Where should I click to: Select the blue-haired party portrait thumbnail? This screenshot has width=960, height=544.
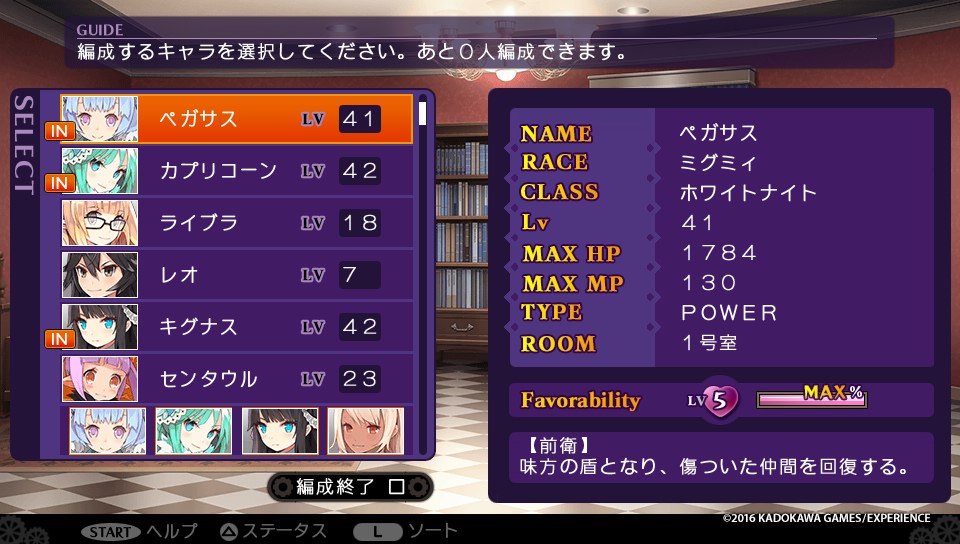click(107, 431)
